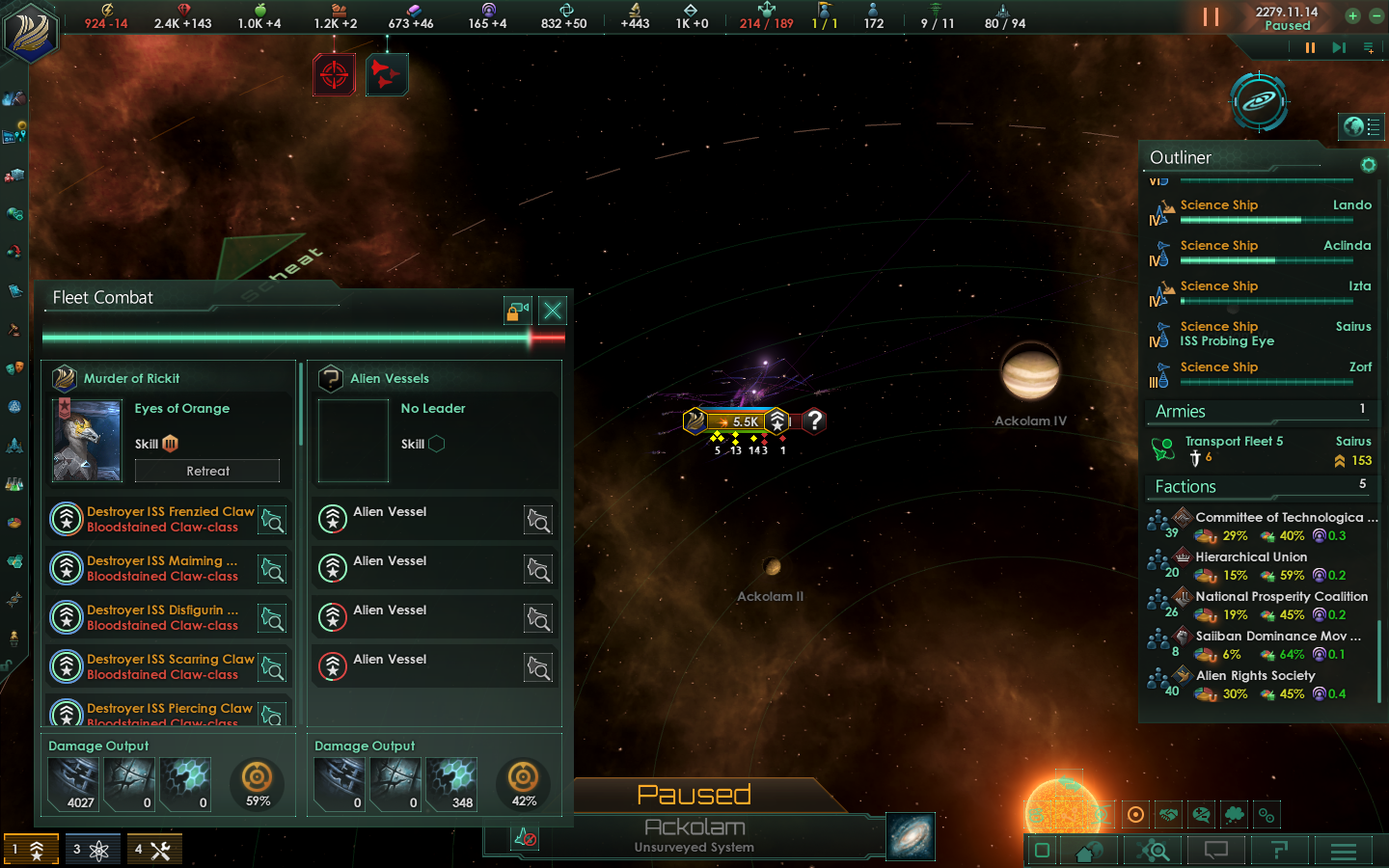The height and width of the screenshot is (868, 1389).
Task: Click the red crosshair alert icon
Action: (x=334, y=74)
